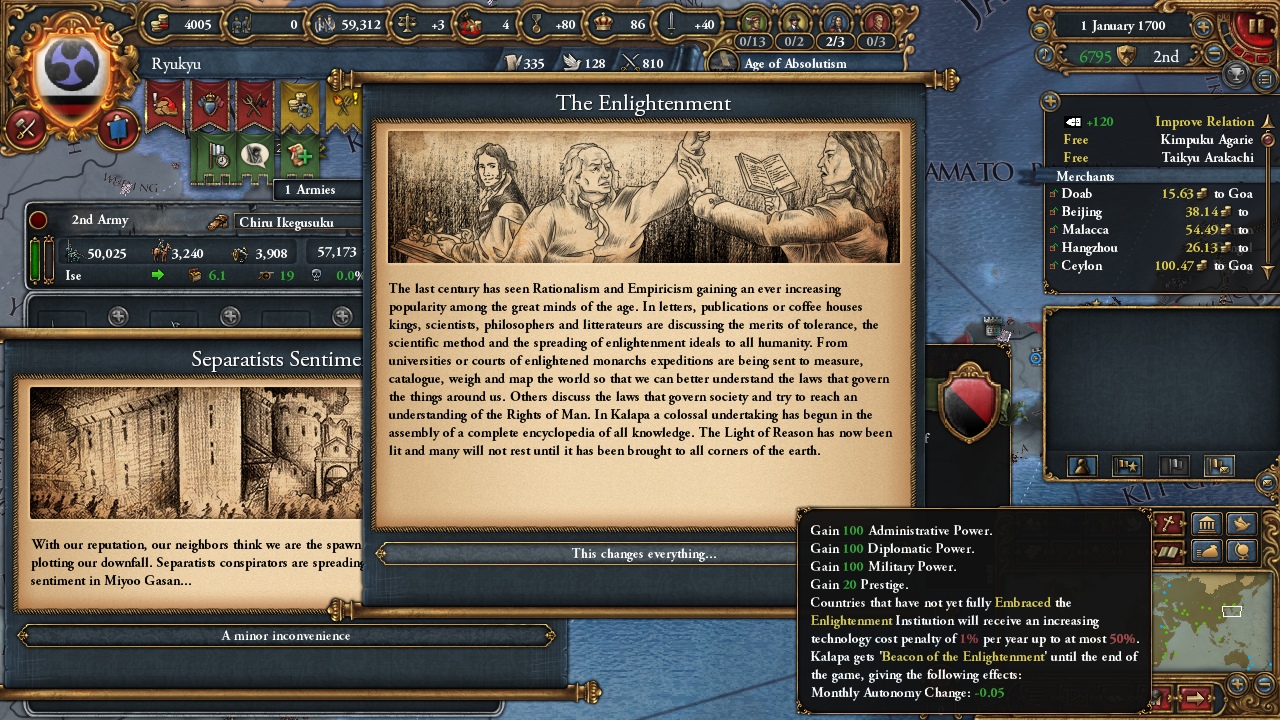Pause the game with the pause button
Image resolution: width=1280 pixels, height=720 pixels.
(1255, 26)
